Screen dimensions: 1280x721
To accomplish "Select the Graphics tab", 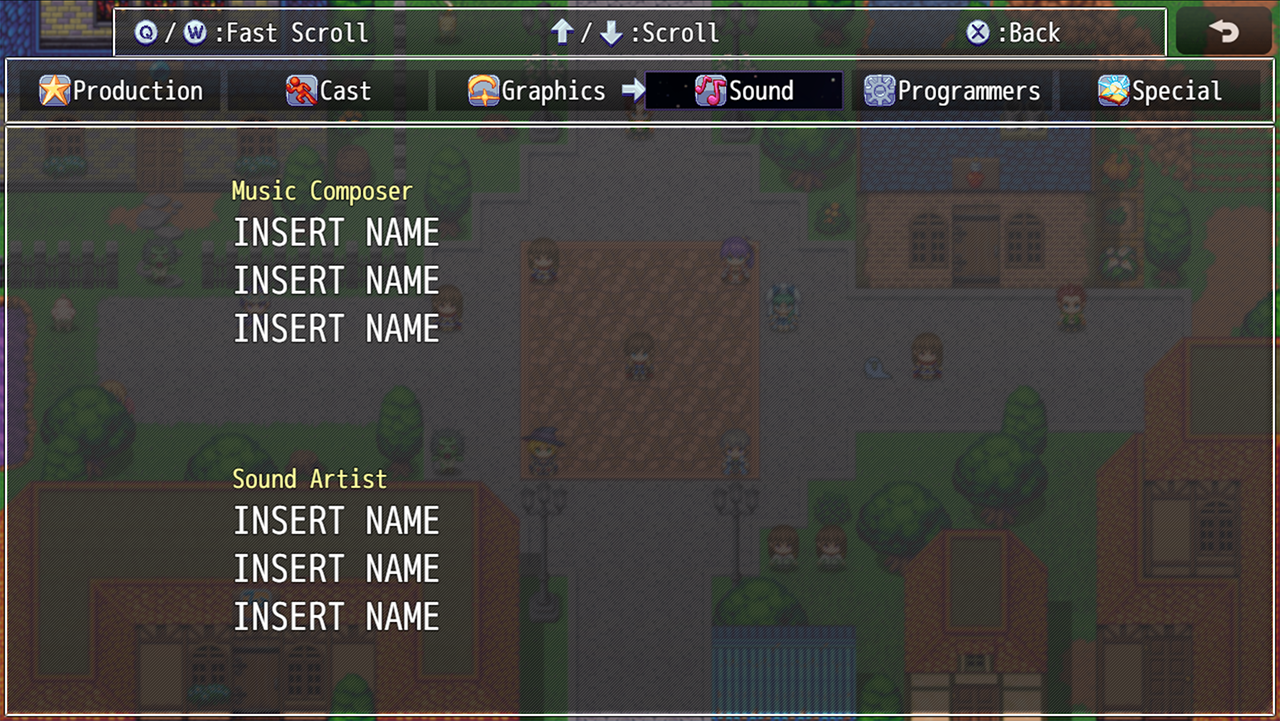I will click(x=536, y=91).
